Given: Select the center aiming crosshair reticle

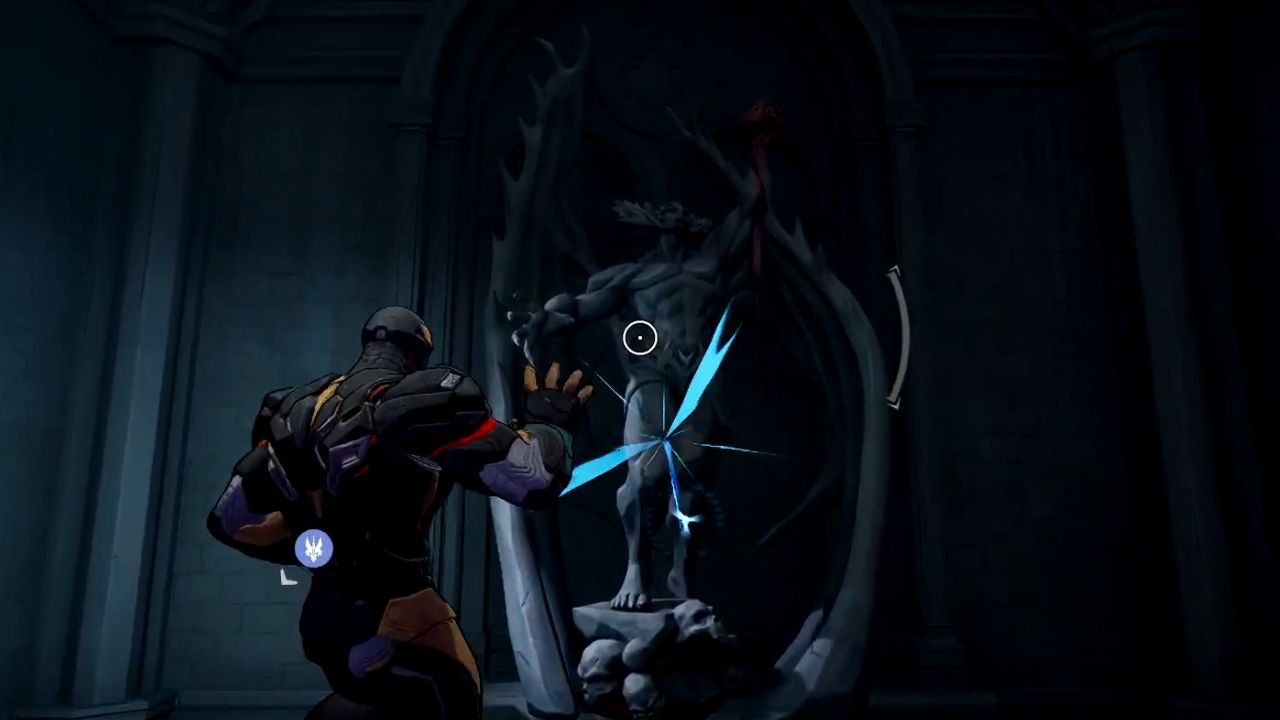Looking at the screenshot, I should point(640,338).
